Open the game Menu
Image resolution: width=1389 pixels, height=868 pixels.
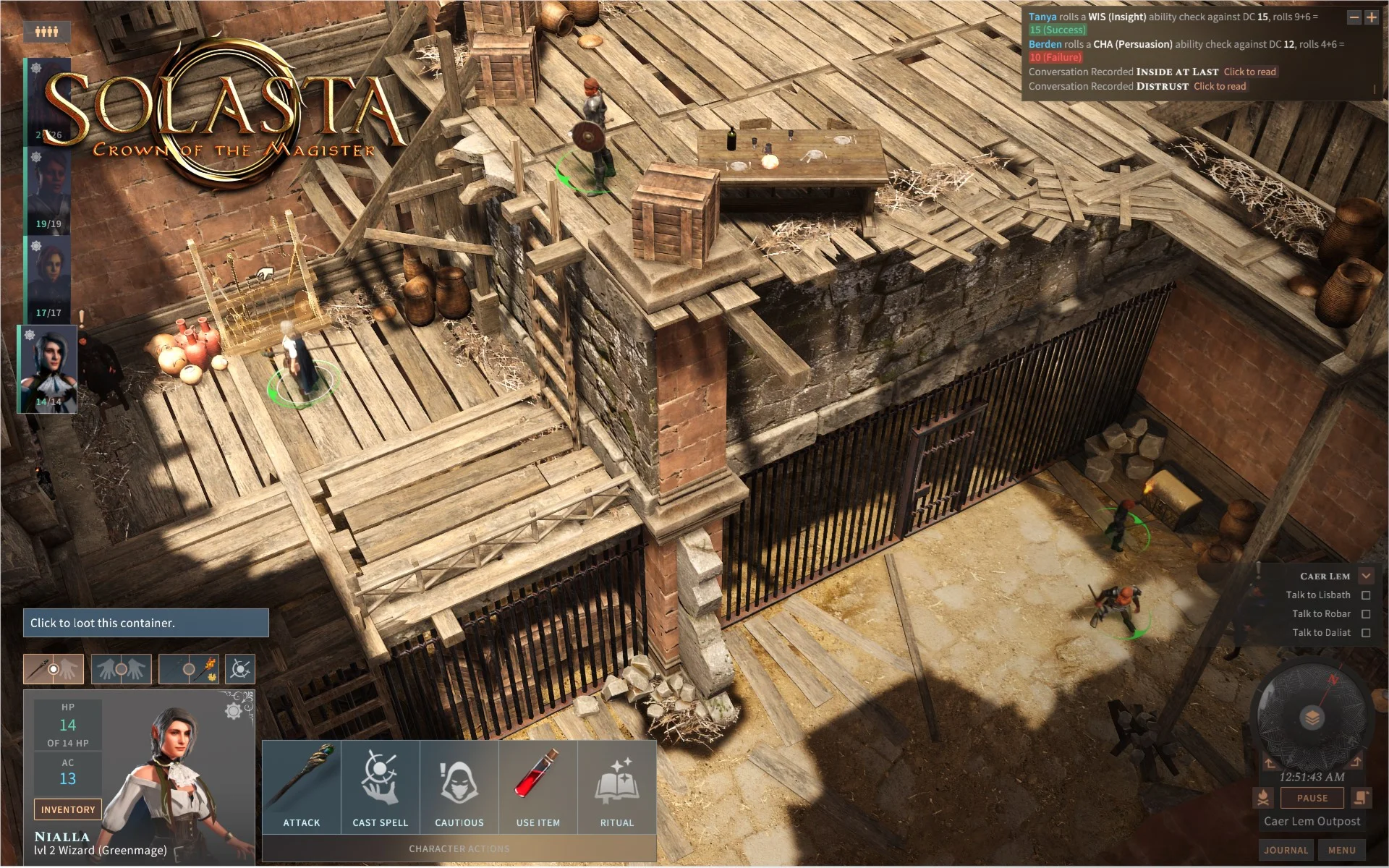[1341, 850]
